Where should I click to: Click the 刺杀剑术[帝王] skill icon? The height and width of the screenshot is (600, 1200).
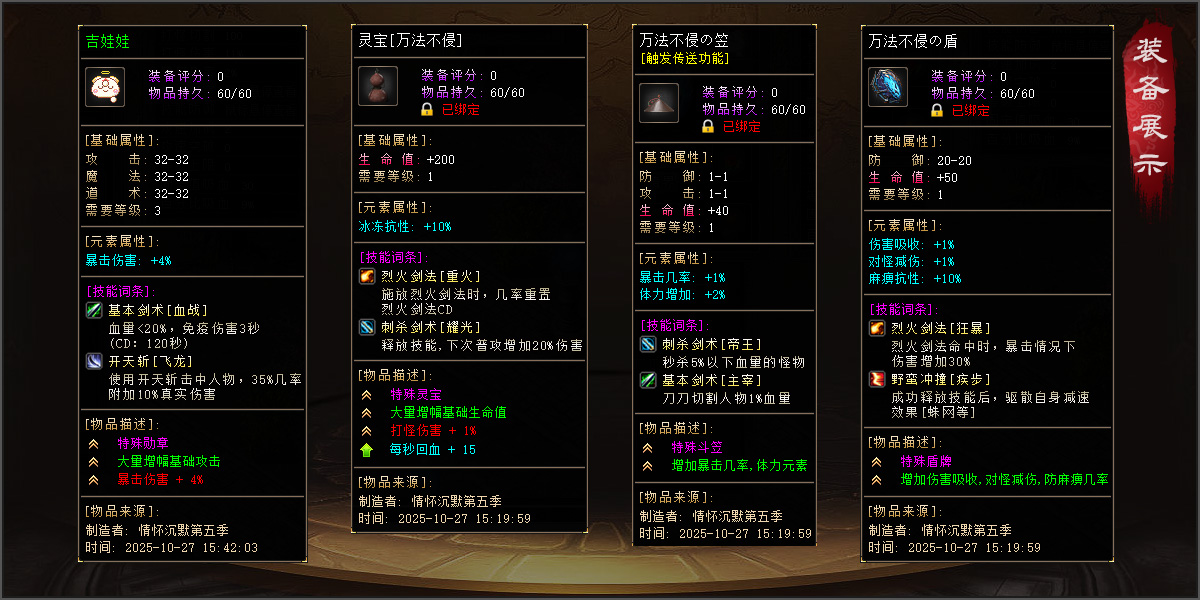648,344
